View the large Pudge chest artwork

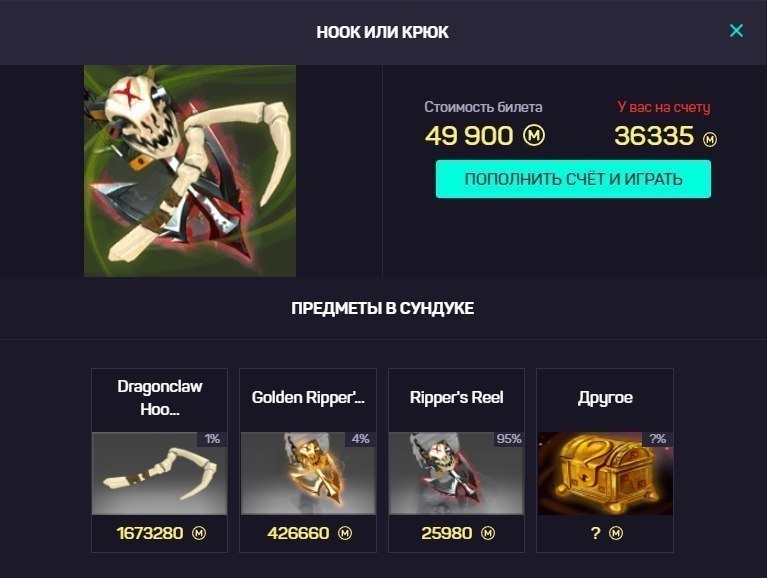click(x=190, y=170)
